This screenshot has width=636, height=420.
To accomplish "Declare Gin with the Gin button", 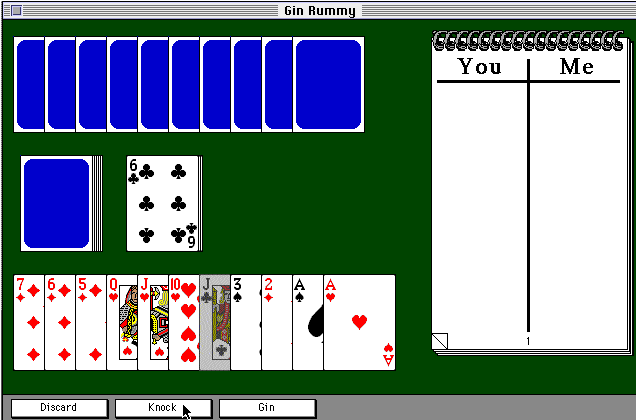I will point(267,408).
